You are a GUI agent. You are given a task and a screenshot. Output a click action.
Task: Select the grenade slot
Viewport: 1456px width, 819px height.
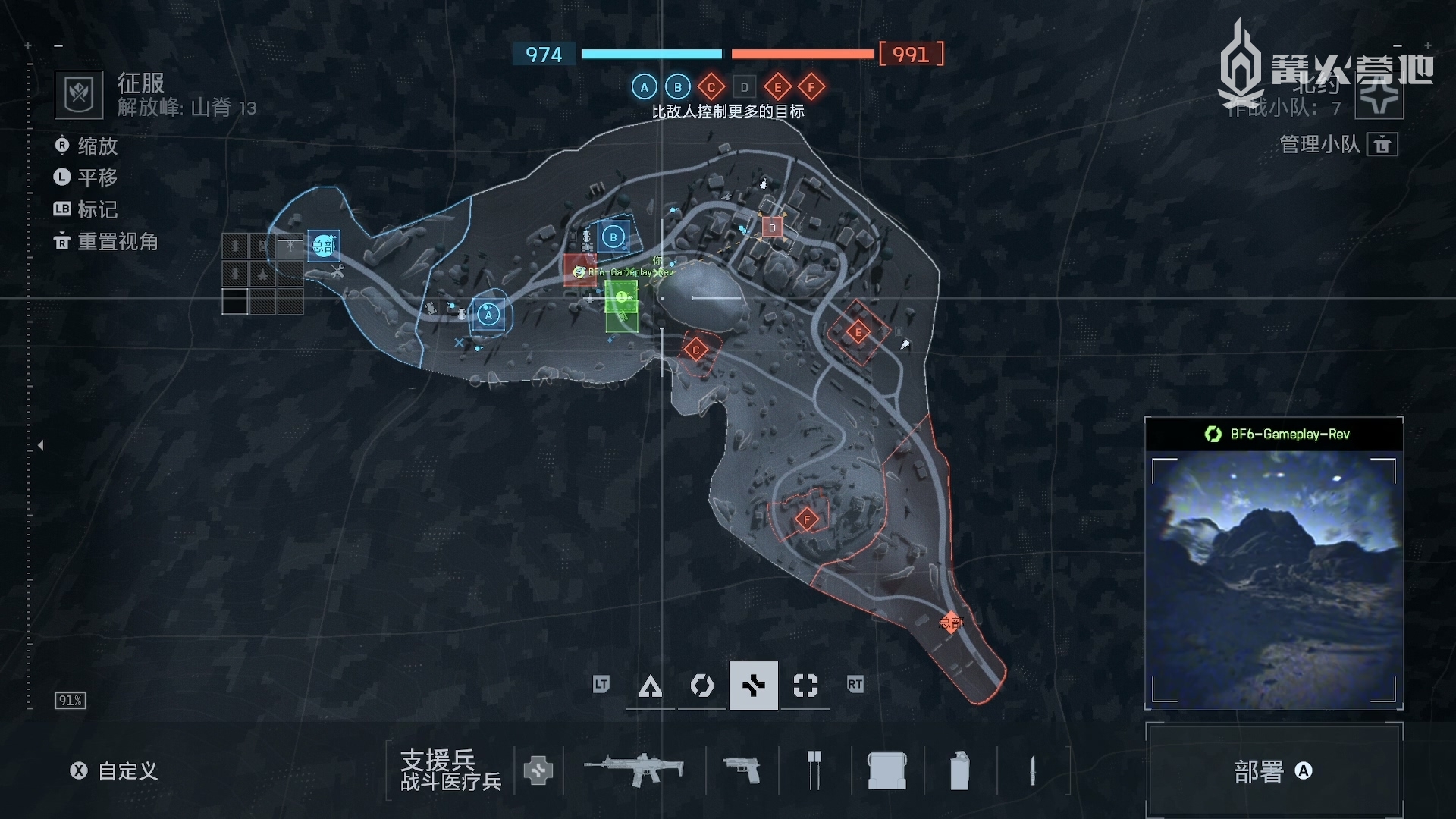tap(959, 770)
